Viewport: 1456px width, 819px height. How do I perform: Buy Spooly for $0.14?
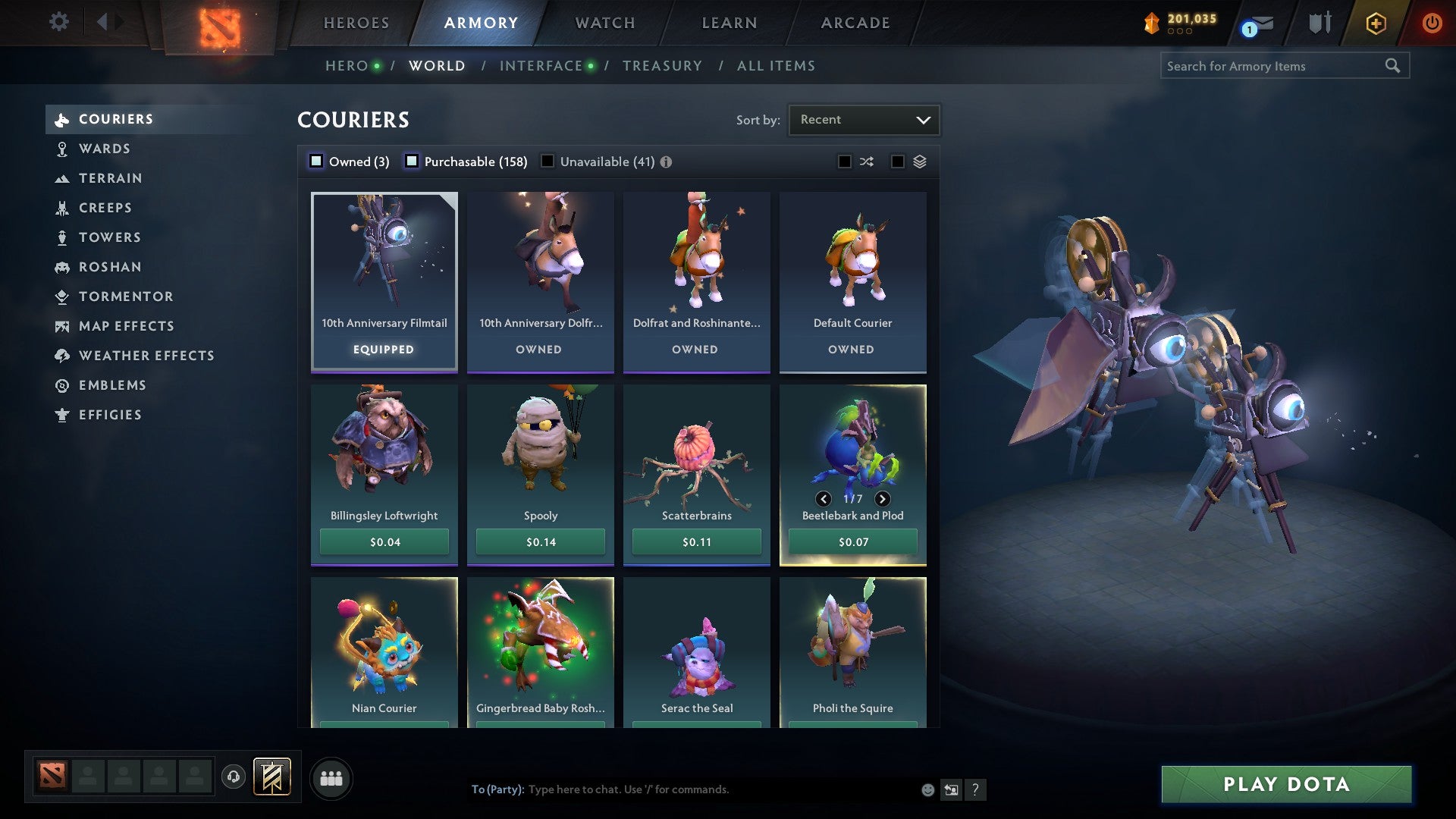[541, 541]
